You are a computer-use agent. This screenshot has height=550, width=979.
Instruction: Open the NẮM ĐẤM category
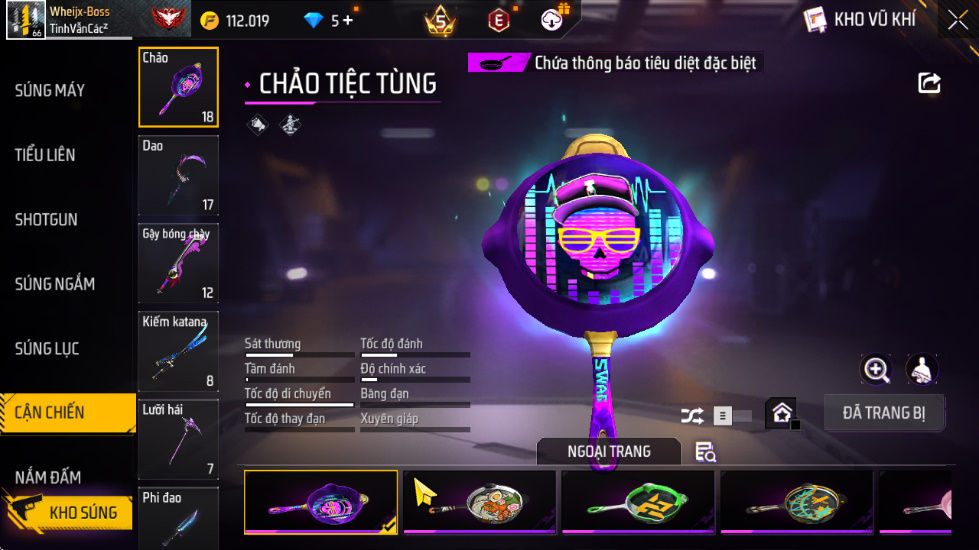click(x=48, y=477)
